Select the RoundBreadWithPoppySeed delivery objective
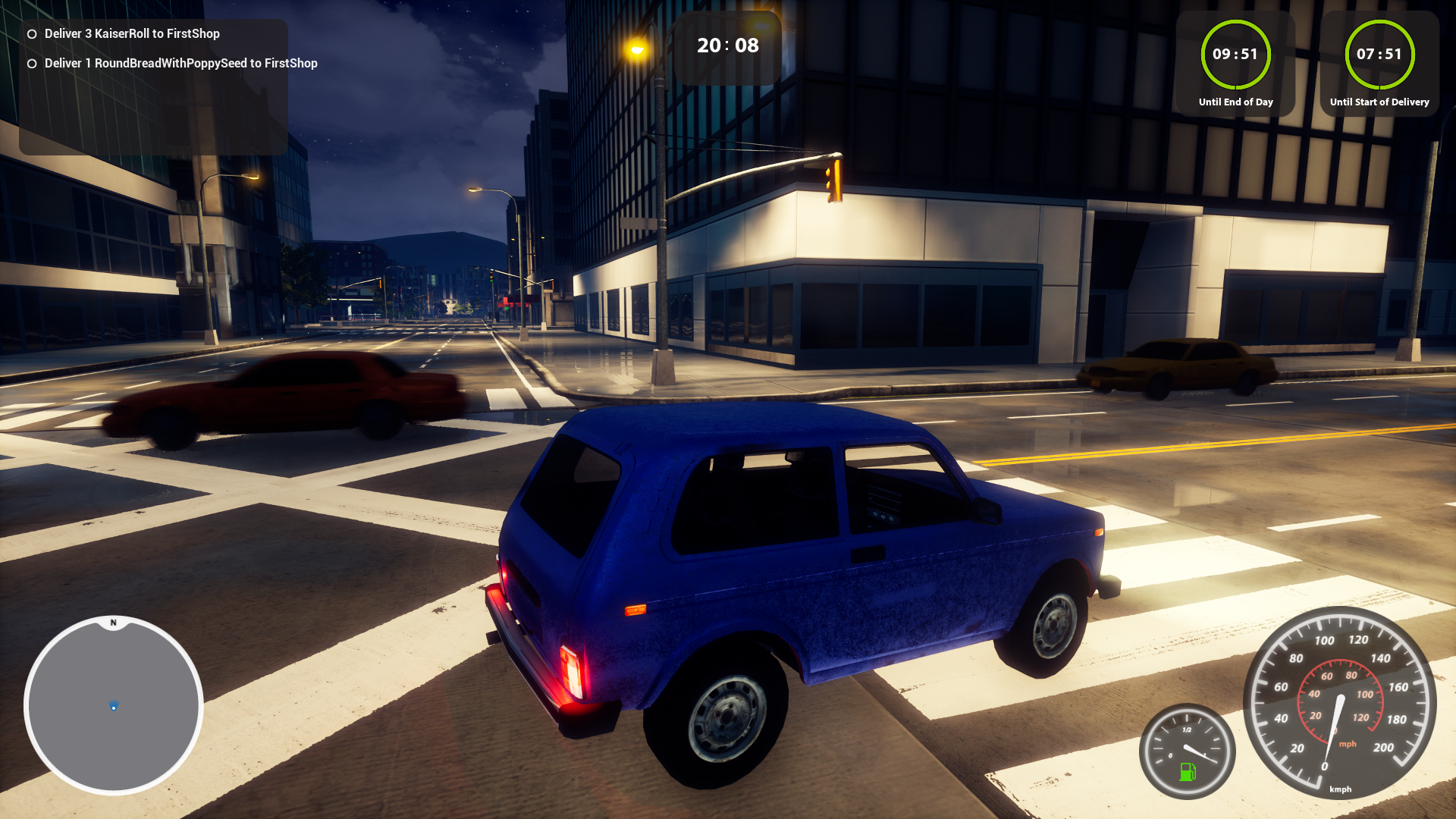Image resolution: width=1456 pixels, height=819 pixels. (180, 64)
